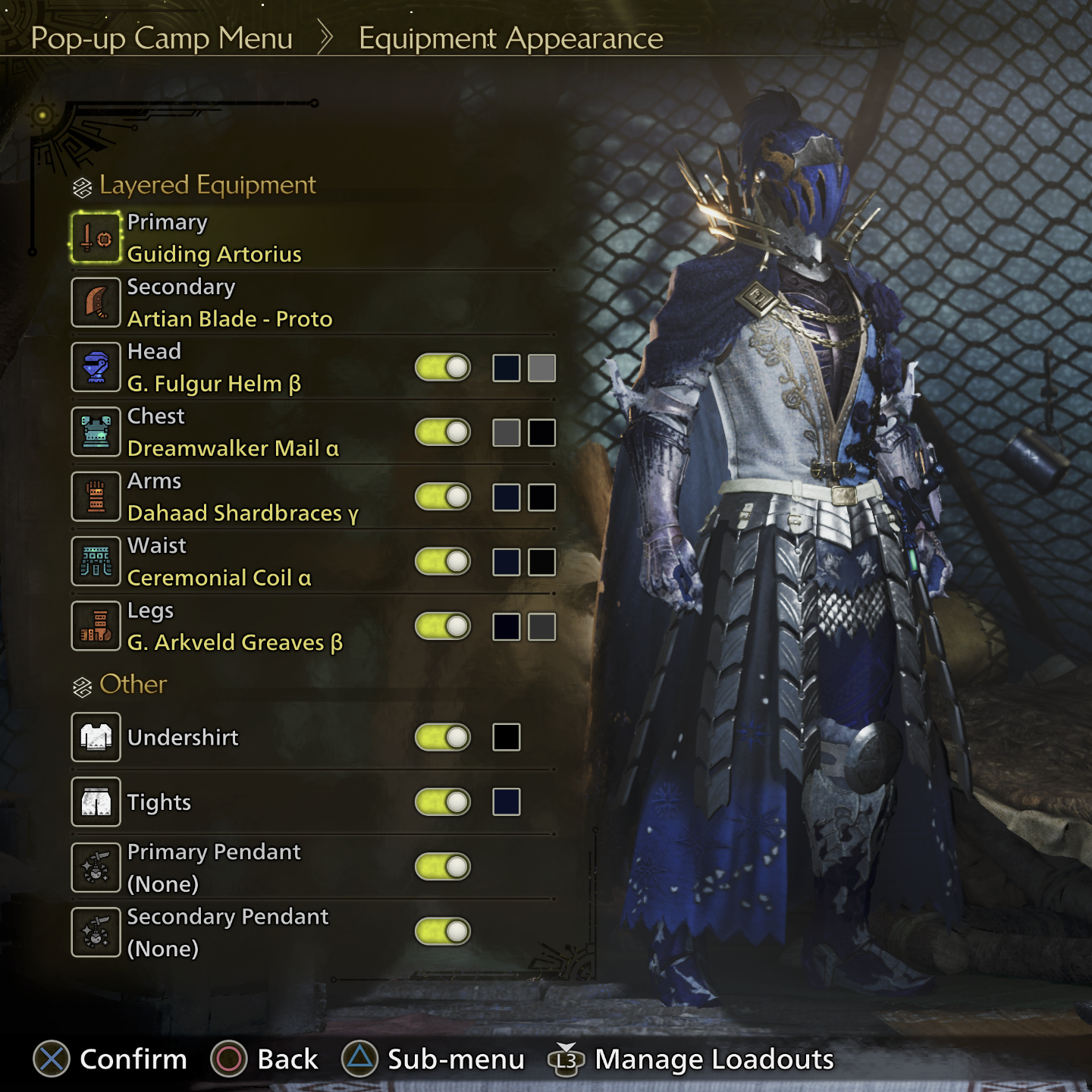Open the Arms Dahaad Shardbraces γ entry

coord(242,497)
